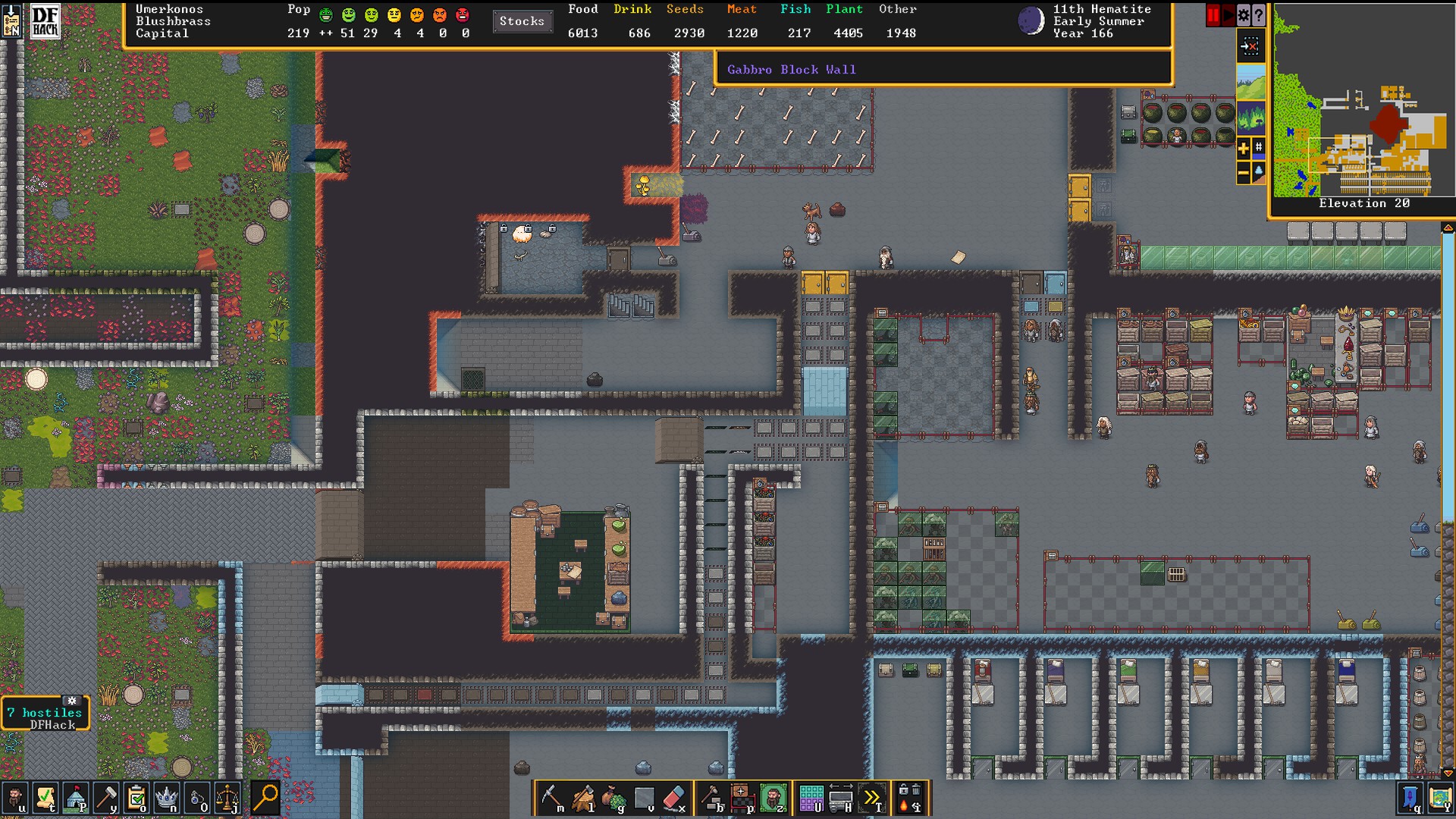Open the nobles crown icon
This screenshot has width=1456, height=819.
point(167,798)
